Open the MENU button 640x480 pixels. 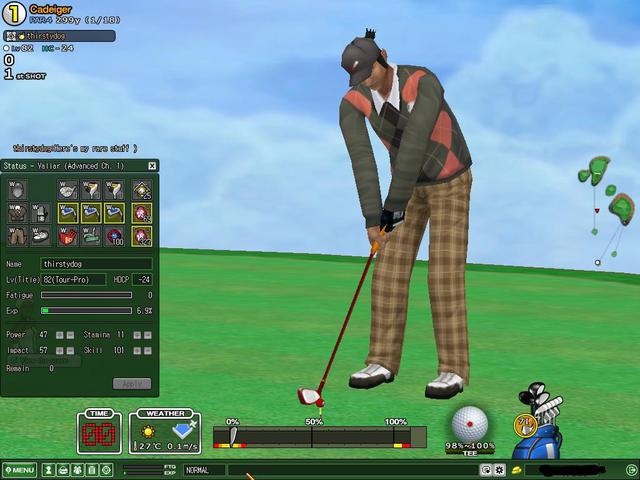click(19, 470)
